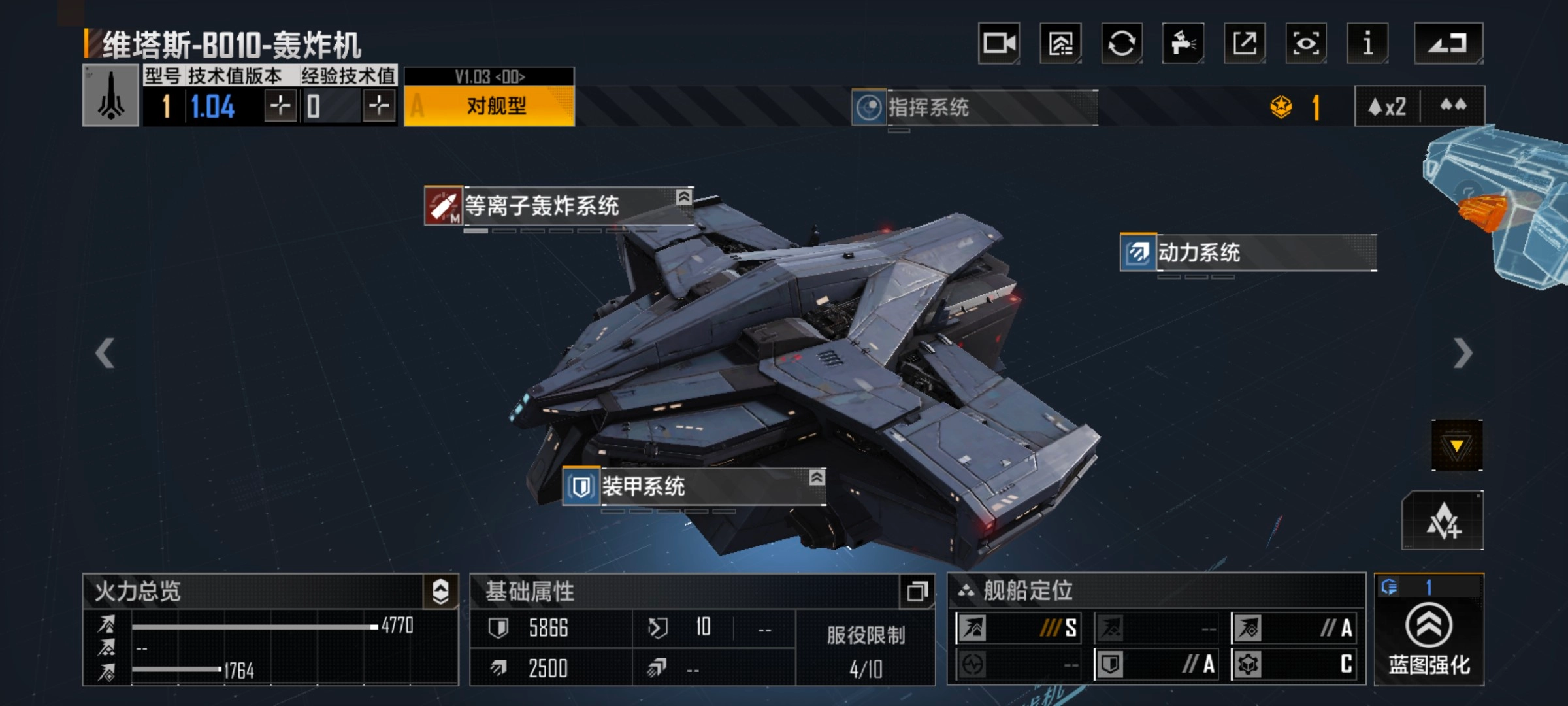Select the paint/spray customization icon

[1183, 42]
